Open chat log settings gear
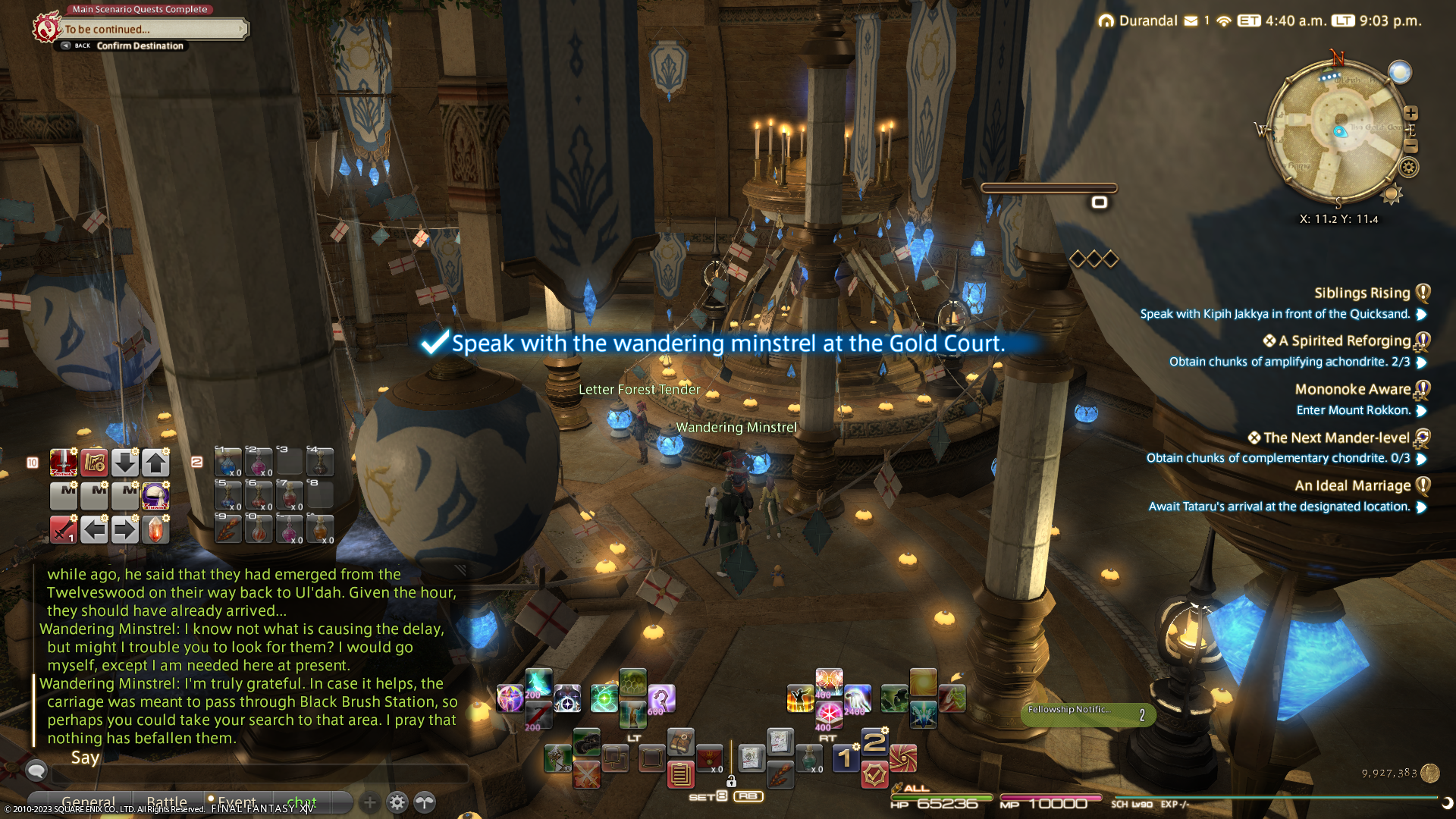The width and height of the screenshot is (1456, 819). tap(397, 802)
